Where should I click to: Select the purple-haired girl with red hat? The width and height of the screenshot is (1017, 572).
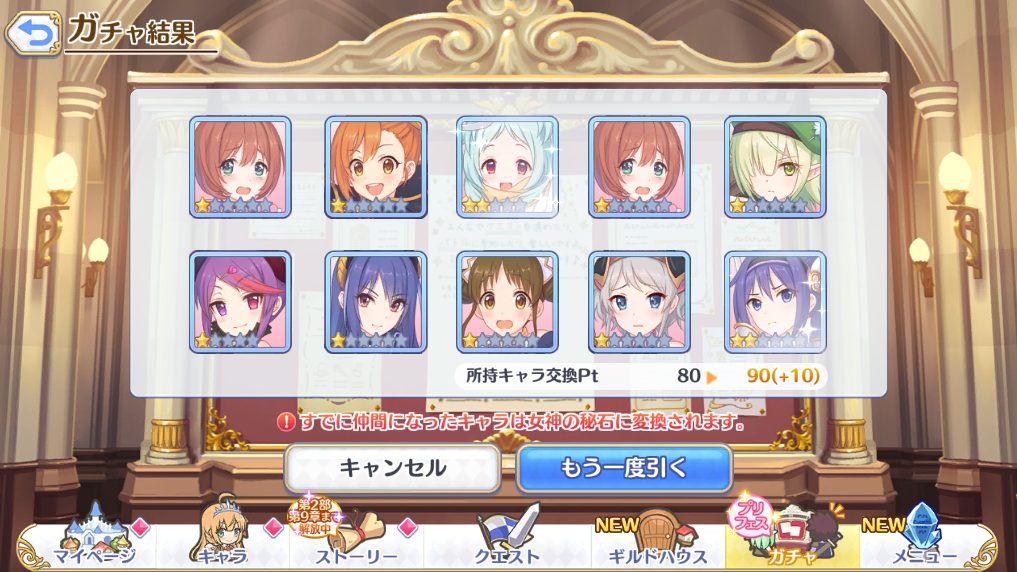click(240, 301)
